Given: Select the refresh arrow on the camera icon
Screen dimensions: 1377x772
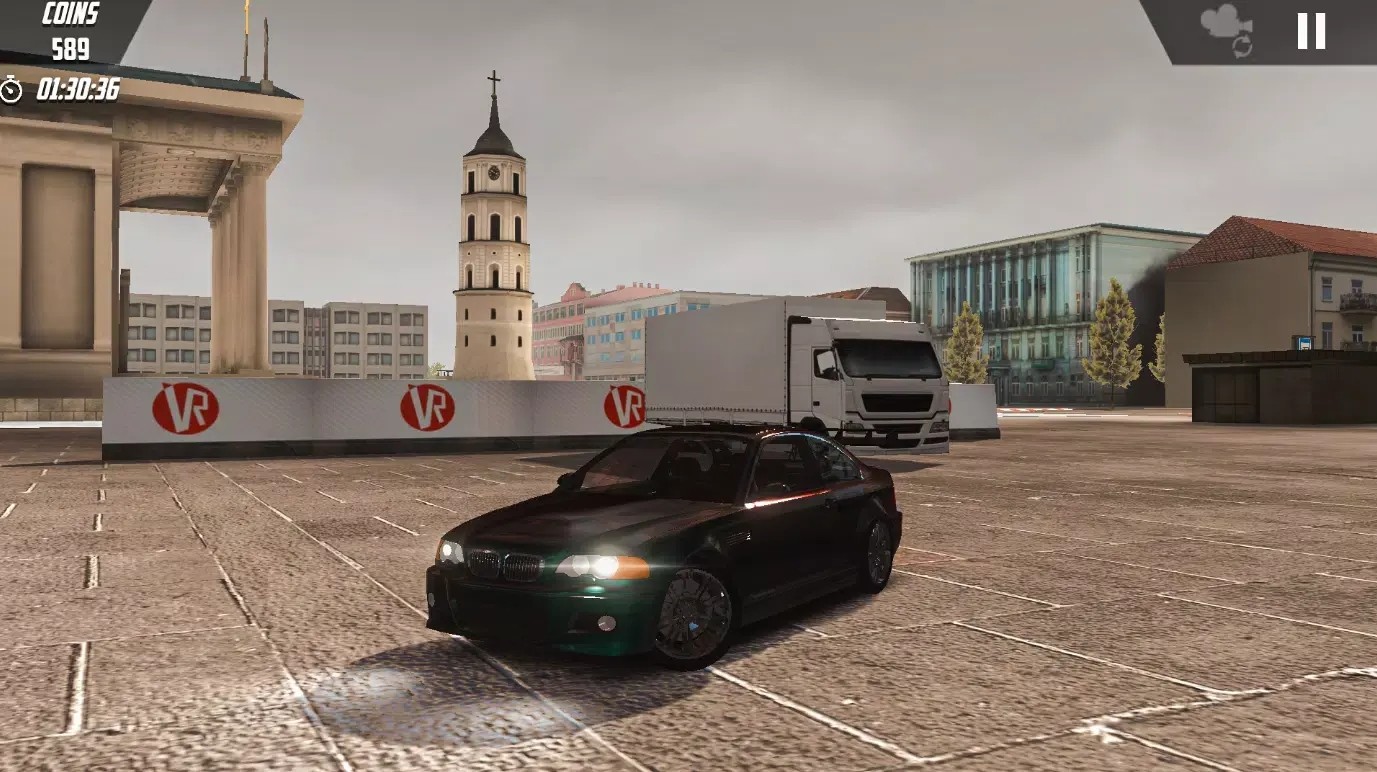Looking at the screenshot, I should pos(1242,45).
